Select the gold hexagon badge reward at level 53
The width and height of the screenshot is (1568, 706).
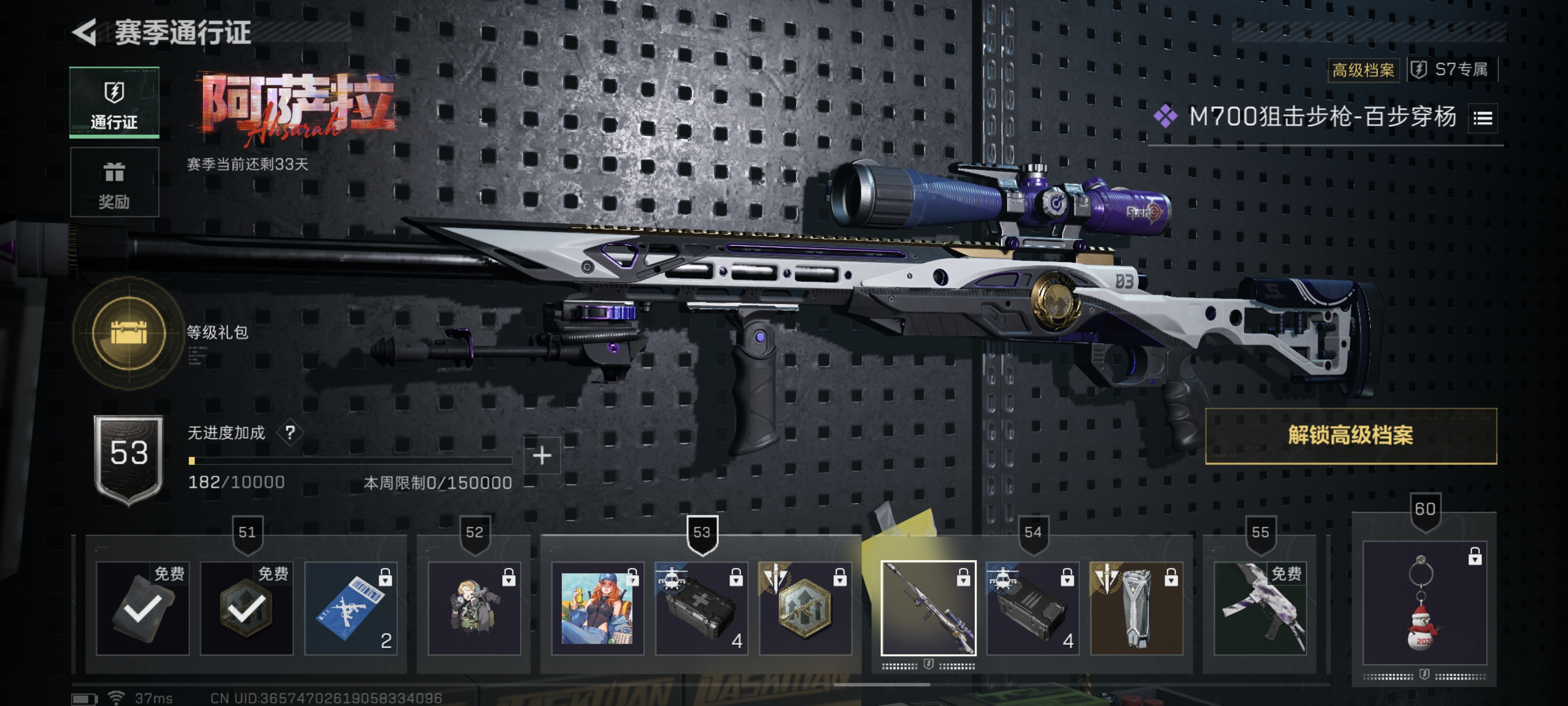point(805,608)
